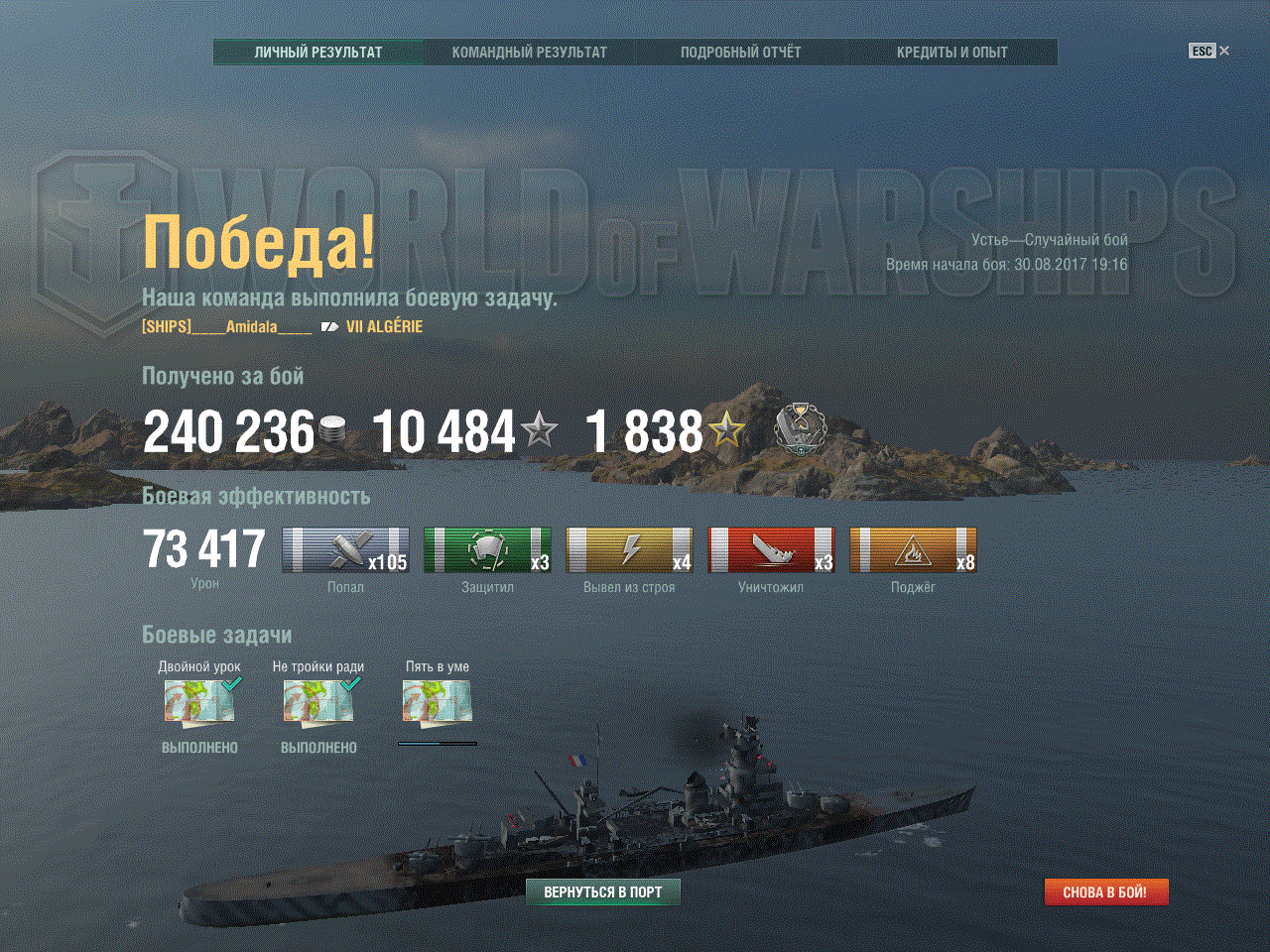Image resolution: width=1270 pixels, height=952 pixels.
Task: Switch to the Командный результат tab
Action: point(529,53)
